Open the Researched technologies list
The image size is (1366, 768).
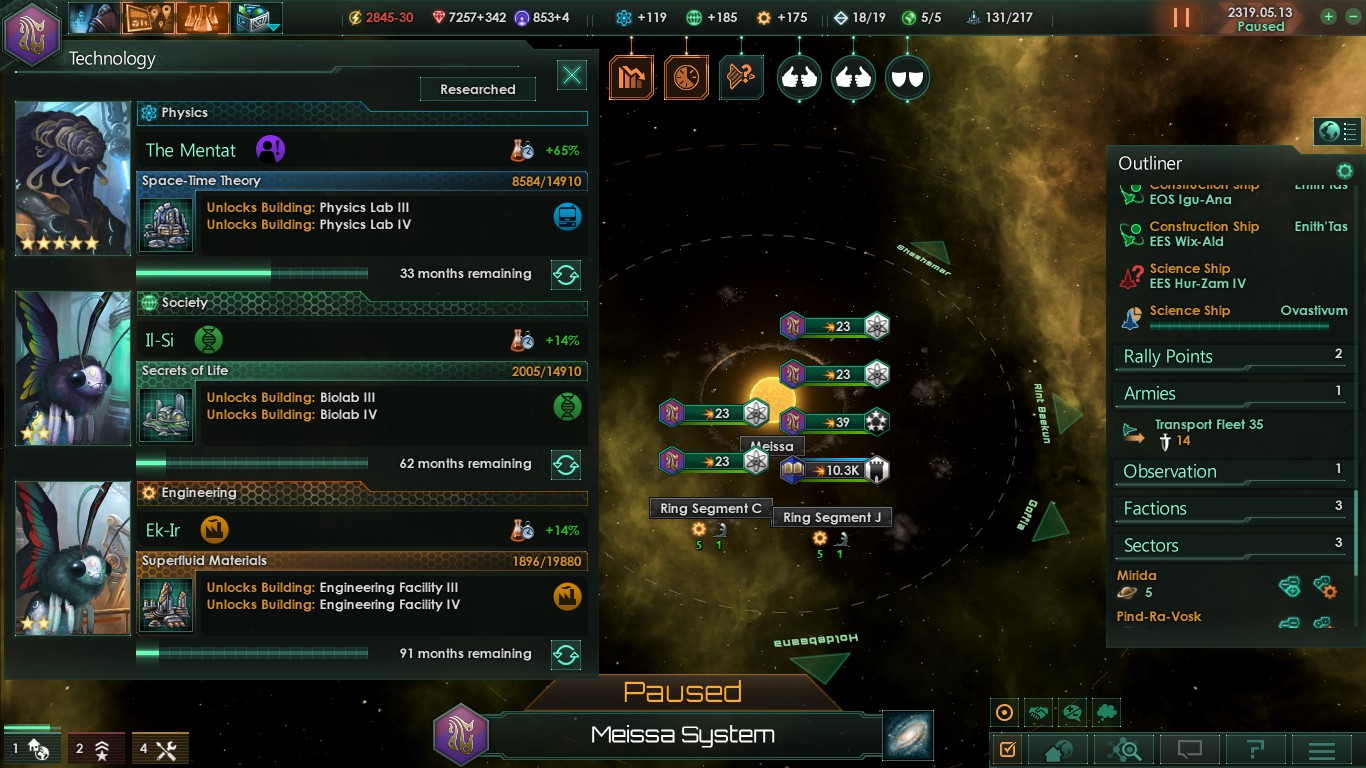478,89
